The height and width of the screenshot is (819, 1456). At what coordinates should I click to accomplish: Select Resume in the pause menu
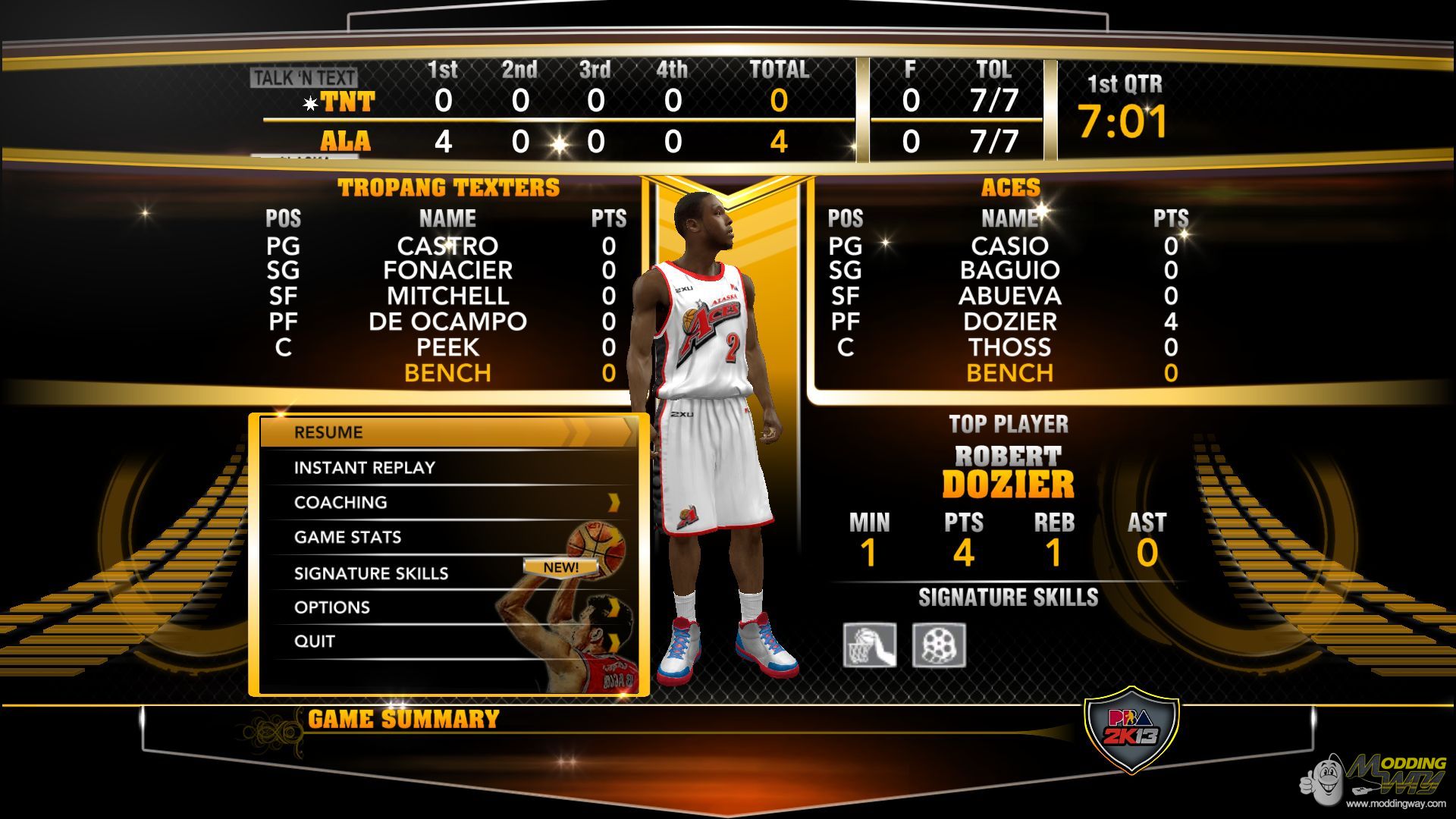tap(447, 432)
